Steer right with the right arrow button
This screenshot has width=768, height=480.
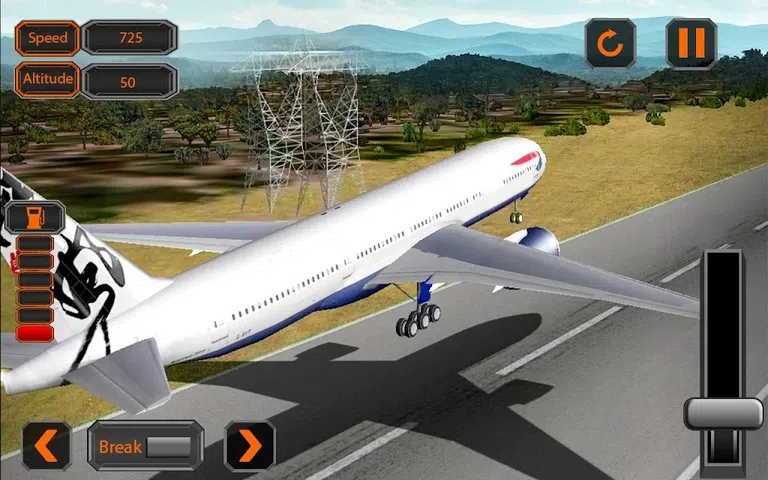tap(249, 445)
